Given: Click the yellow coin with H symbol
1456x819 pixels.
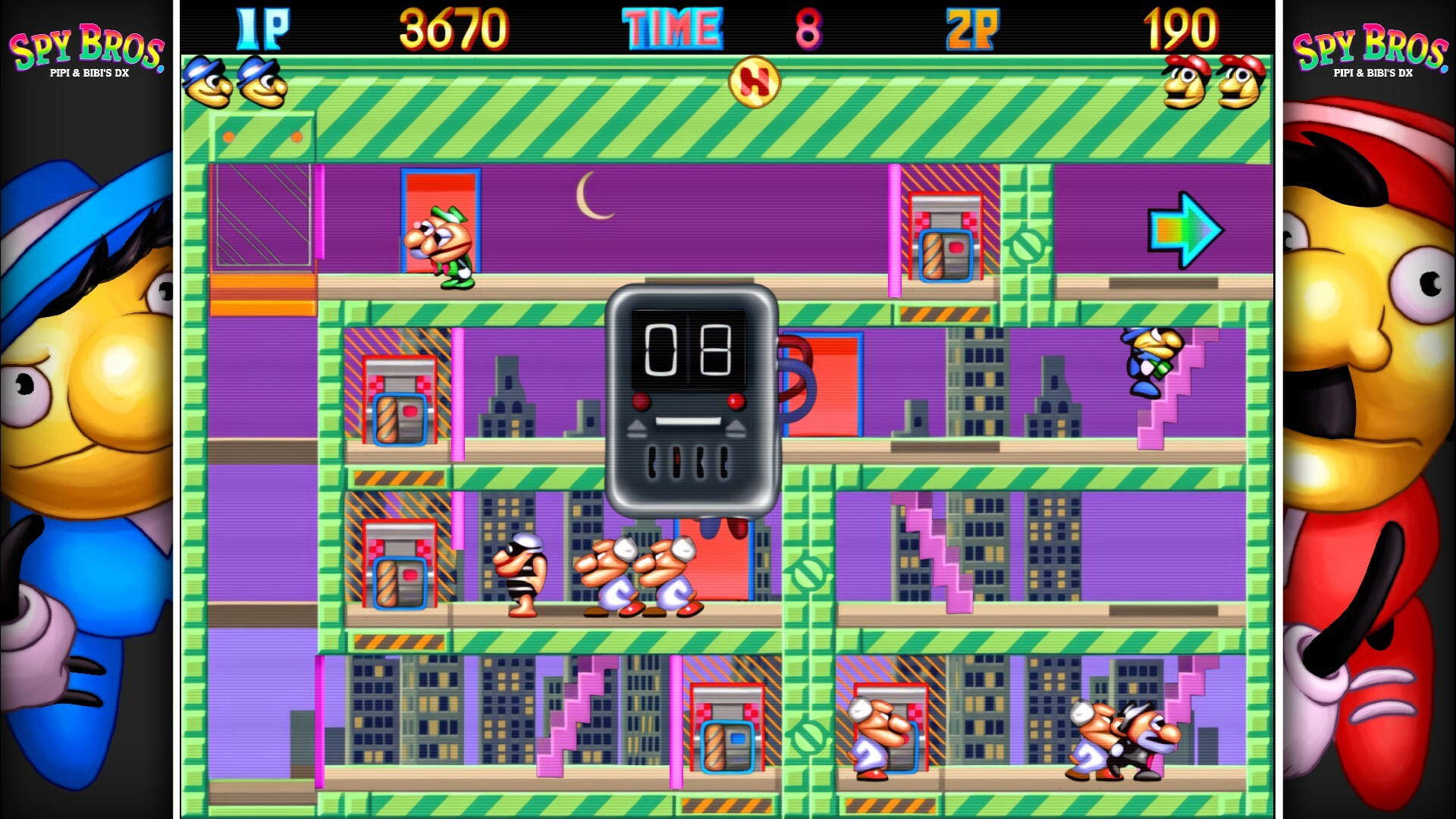Looking at the screenshot, I should click(754, 83).
